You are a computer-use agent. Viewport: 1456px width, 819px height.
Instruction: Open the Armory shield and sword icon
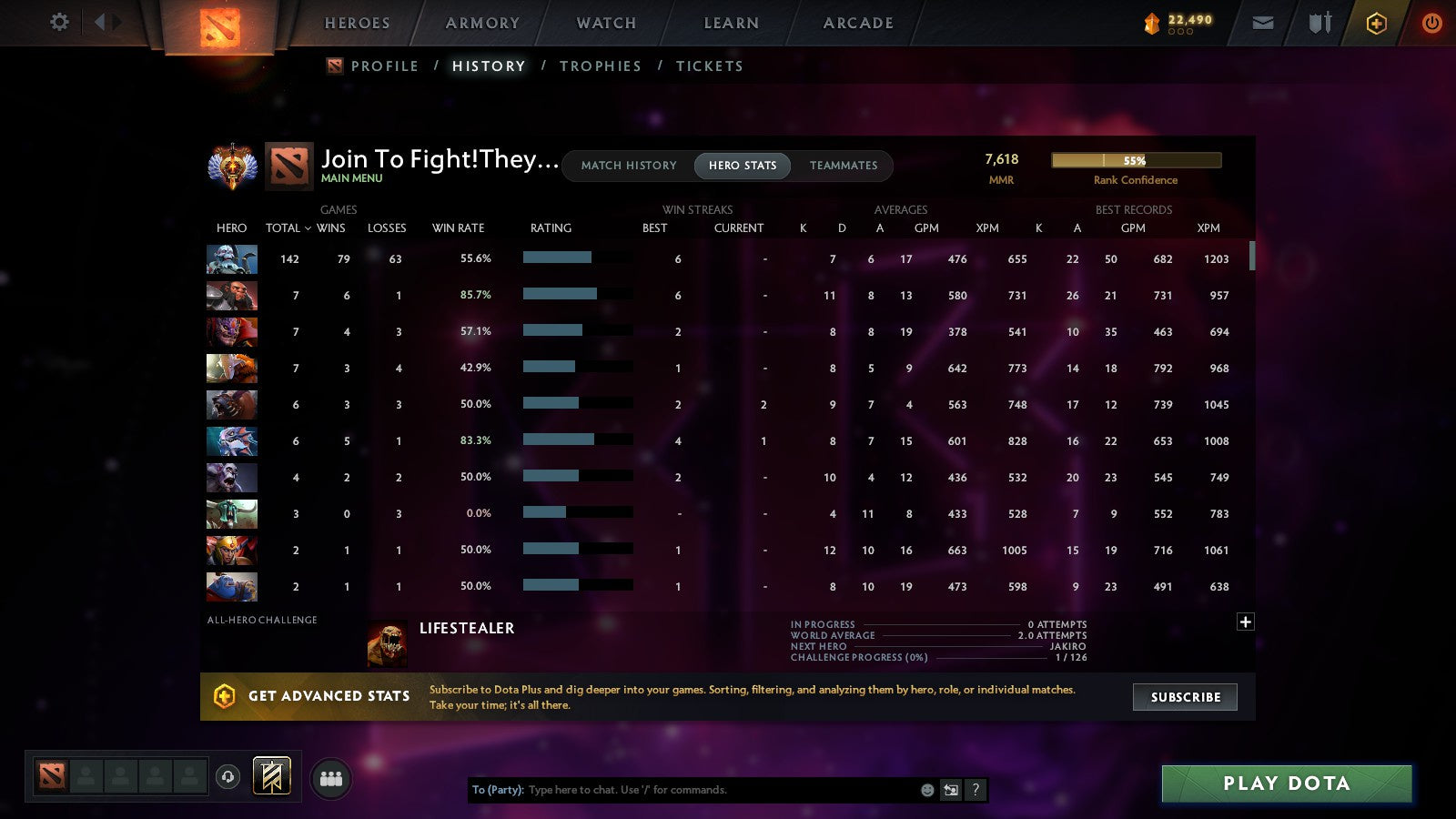1319,23
